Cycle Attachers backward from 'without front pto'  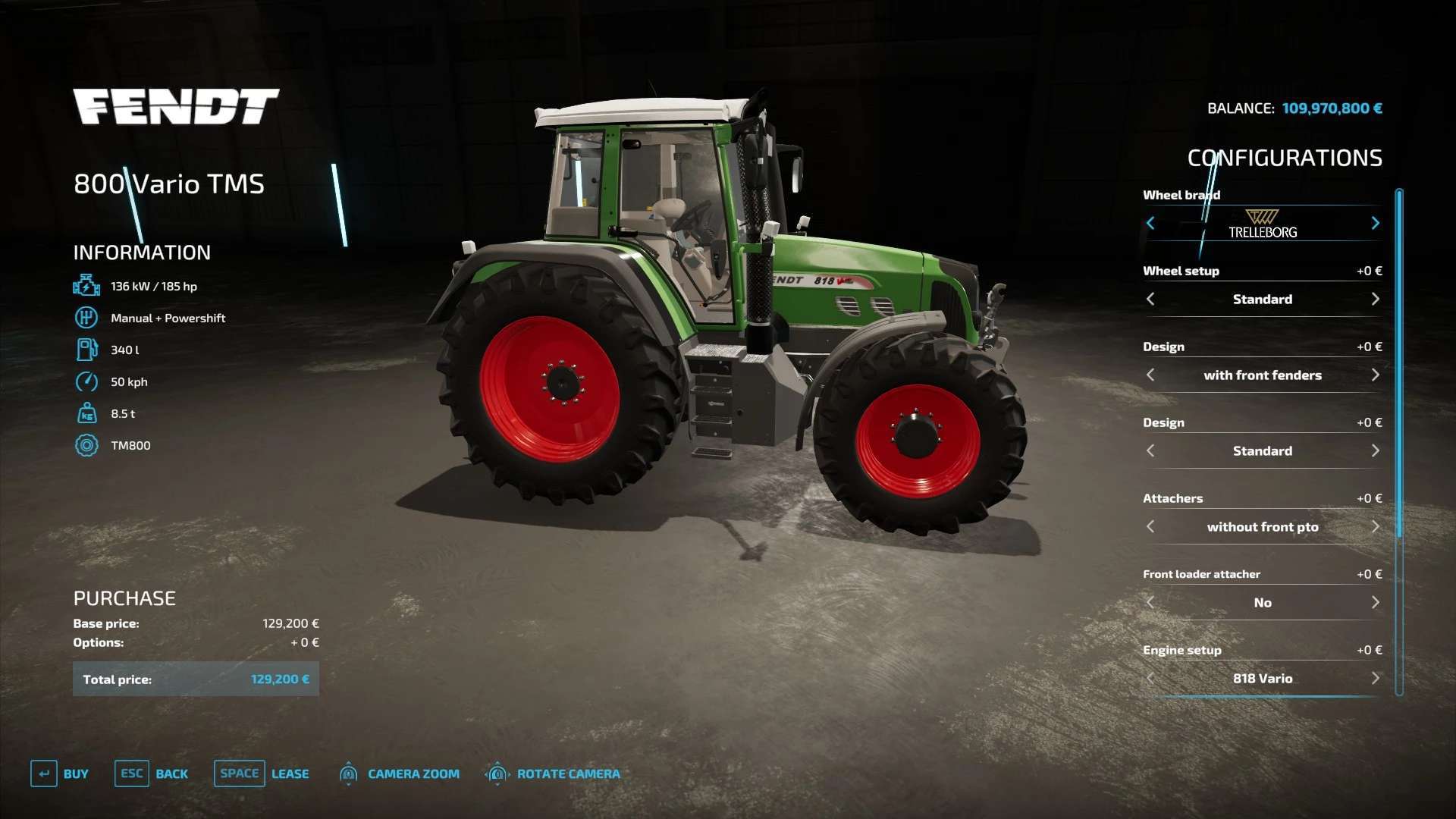1150,526
